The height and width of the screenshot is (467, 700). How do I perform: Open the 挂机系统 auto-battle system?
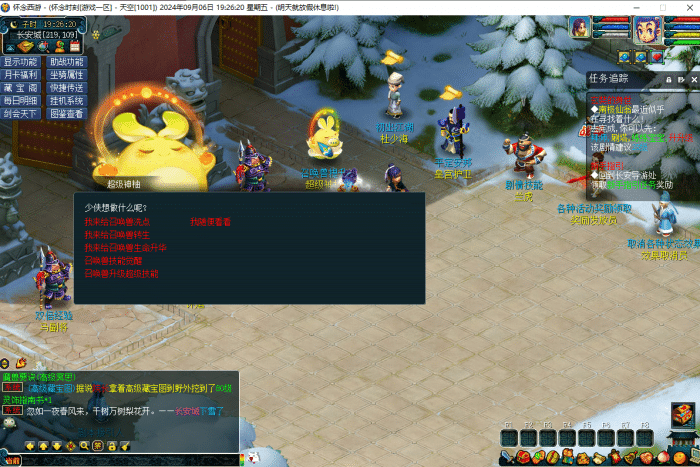point(66,101)
